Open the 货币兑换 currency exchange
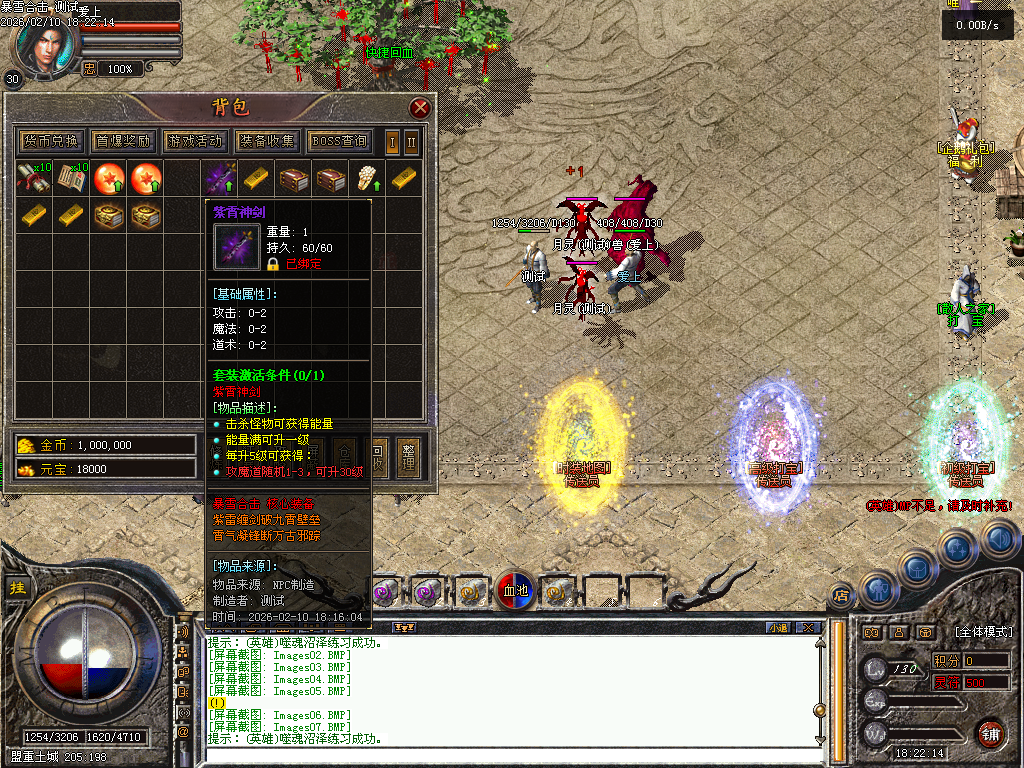Image resolution: width=1024 pixels, height=768 pixels. click(x=51, y=141)
